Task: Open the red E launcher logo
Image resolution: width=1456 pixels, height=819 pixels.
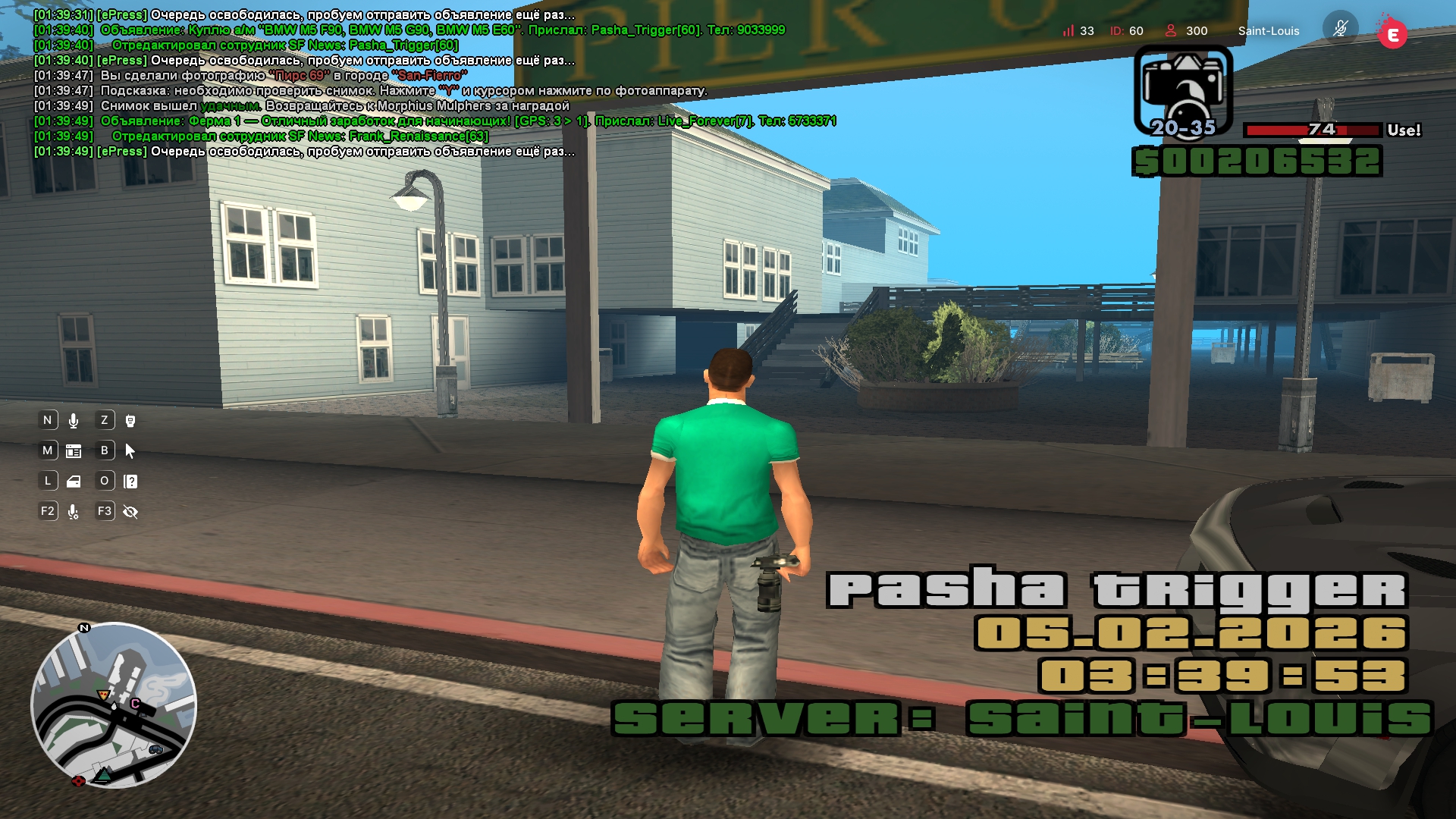Action: click(1392, 34)
